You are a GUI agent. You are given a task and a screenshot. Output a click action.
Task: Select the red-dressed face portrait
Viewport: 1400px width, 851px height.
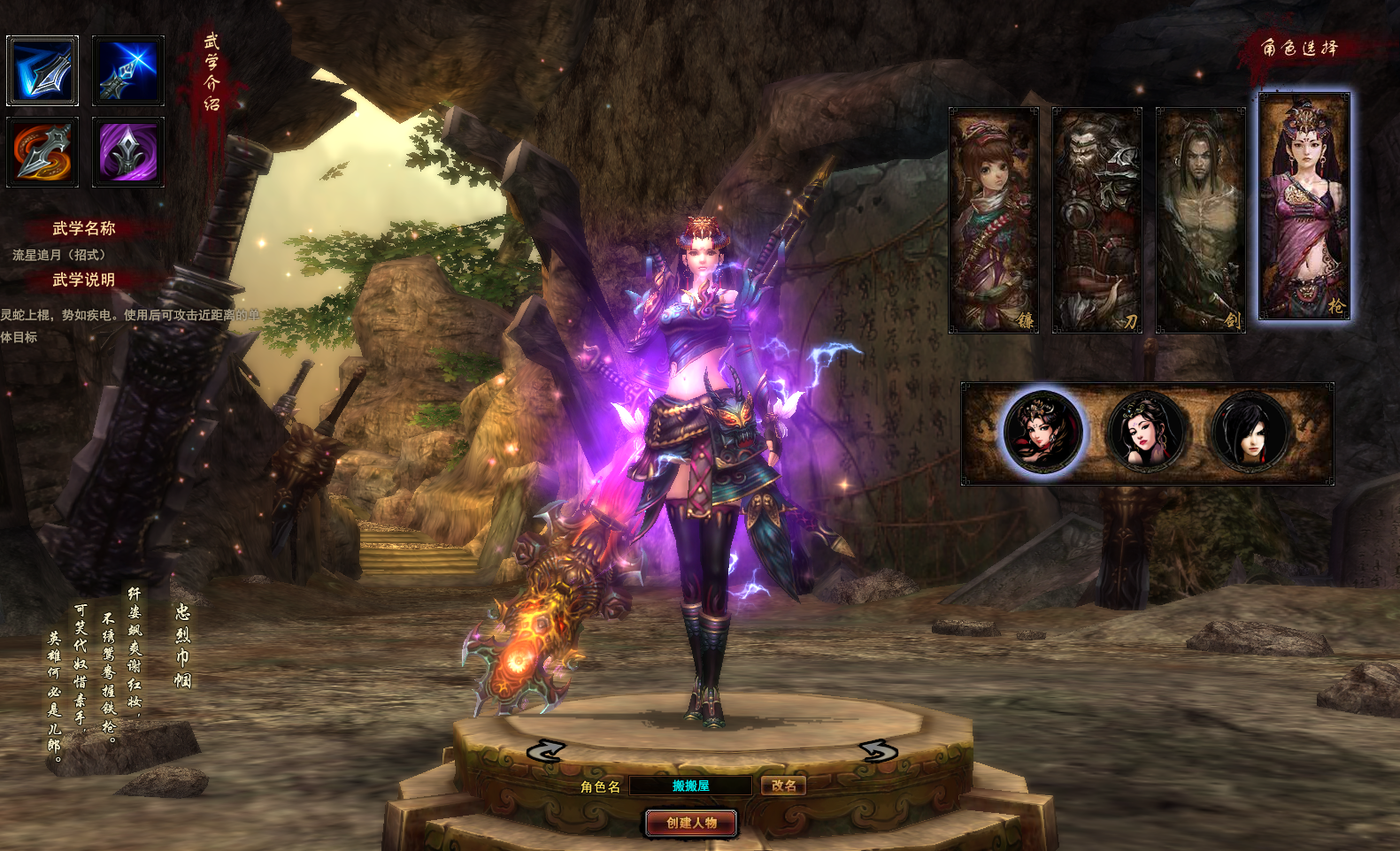click(1043, 433)
